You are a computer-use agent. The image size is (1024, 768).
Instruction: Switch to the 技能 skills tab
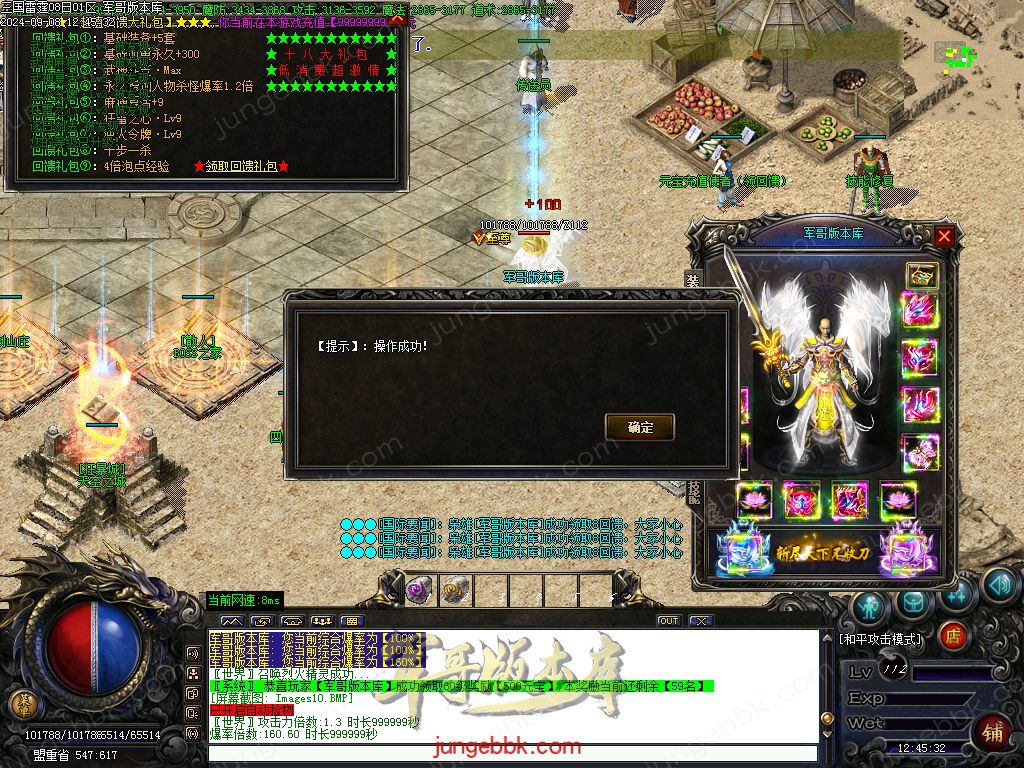[x=693, y=492]
